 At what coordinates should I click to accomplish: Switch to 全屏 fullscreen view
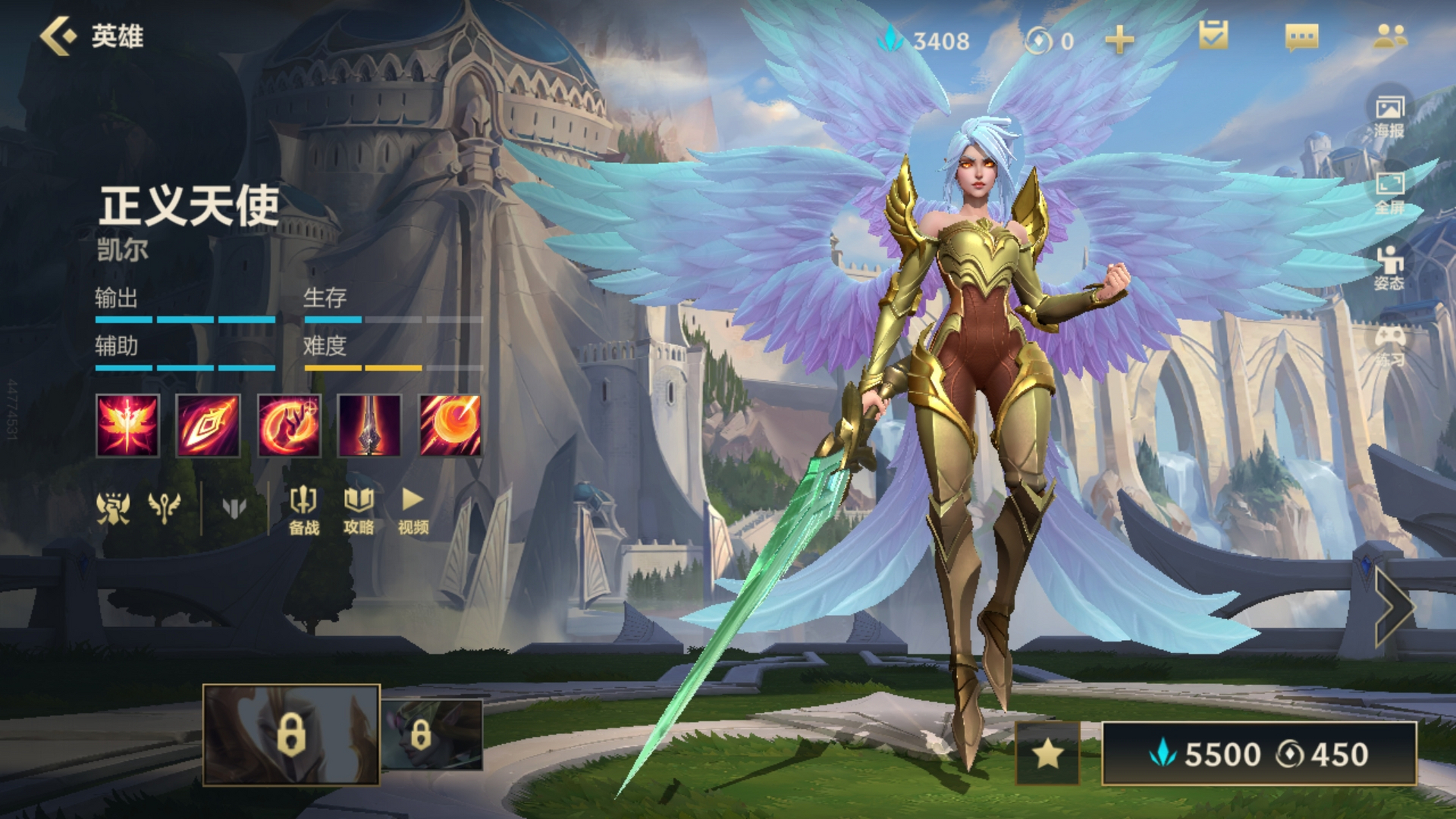pyautogui.click(x=1389, y=193)
